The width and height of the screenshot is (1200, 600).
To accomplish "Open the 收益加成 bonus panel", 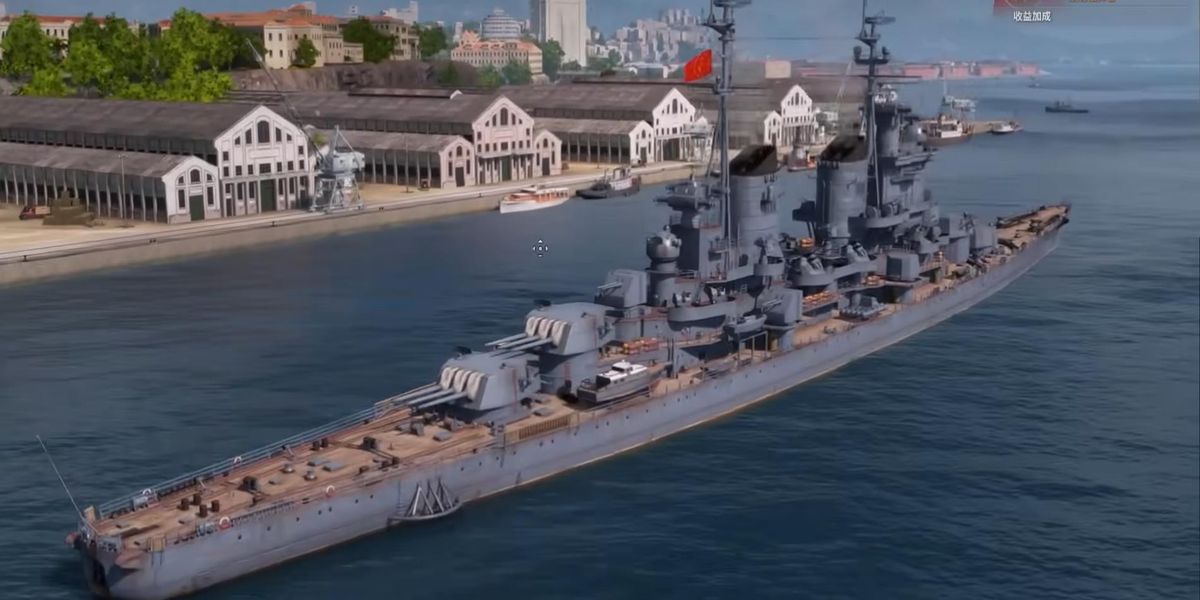I will (1031, 13).
